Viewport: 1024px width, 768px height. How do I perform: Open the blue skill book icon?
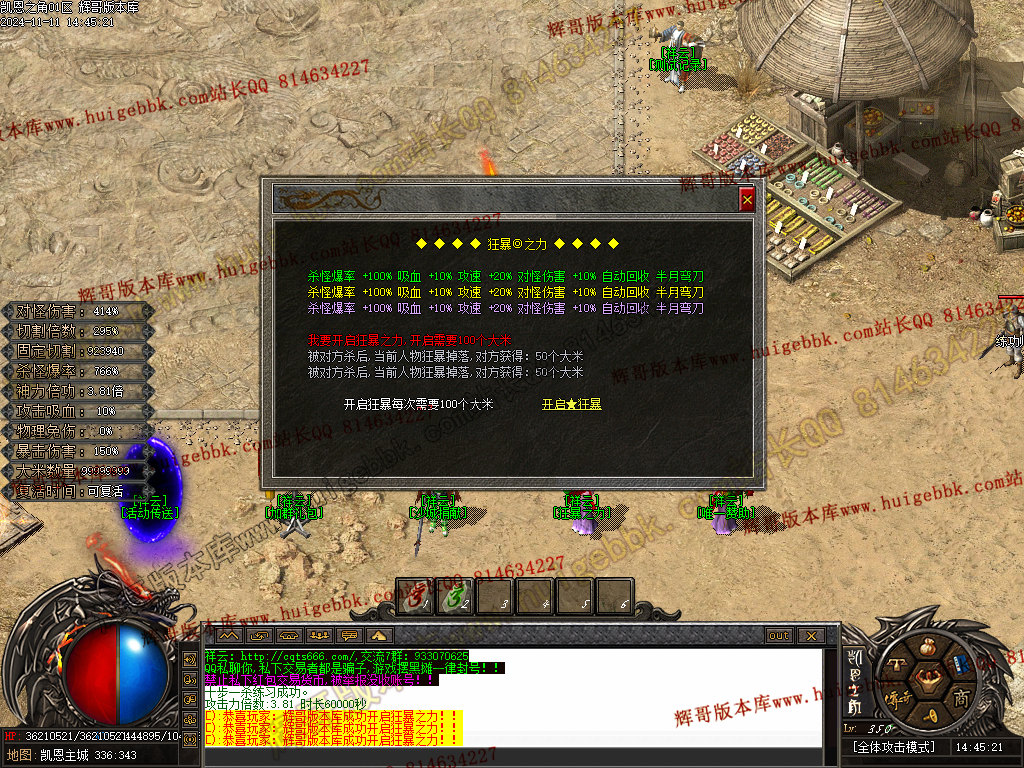[x=960, y=664]
